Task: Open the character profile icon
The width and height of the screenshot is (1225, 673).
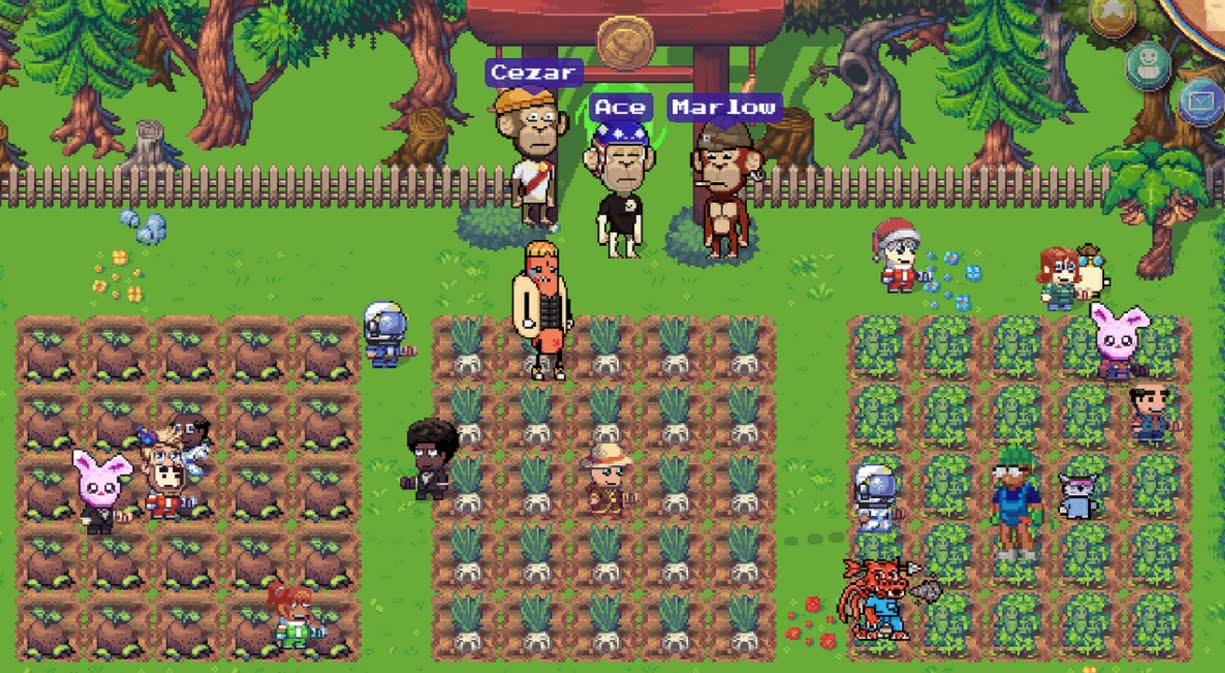Action: [1148, 65]
